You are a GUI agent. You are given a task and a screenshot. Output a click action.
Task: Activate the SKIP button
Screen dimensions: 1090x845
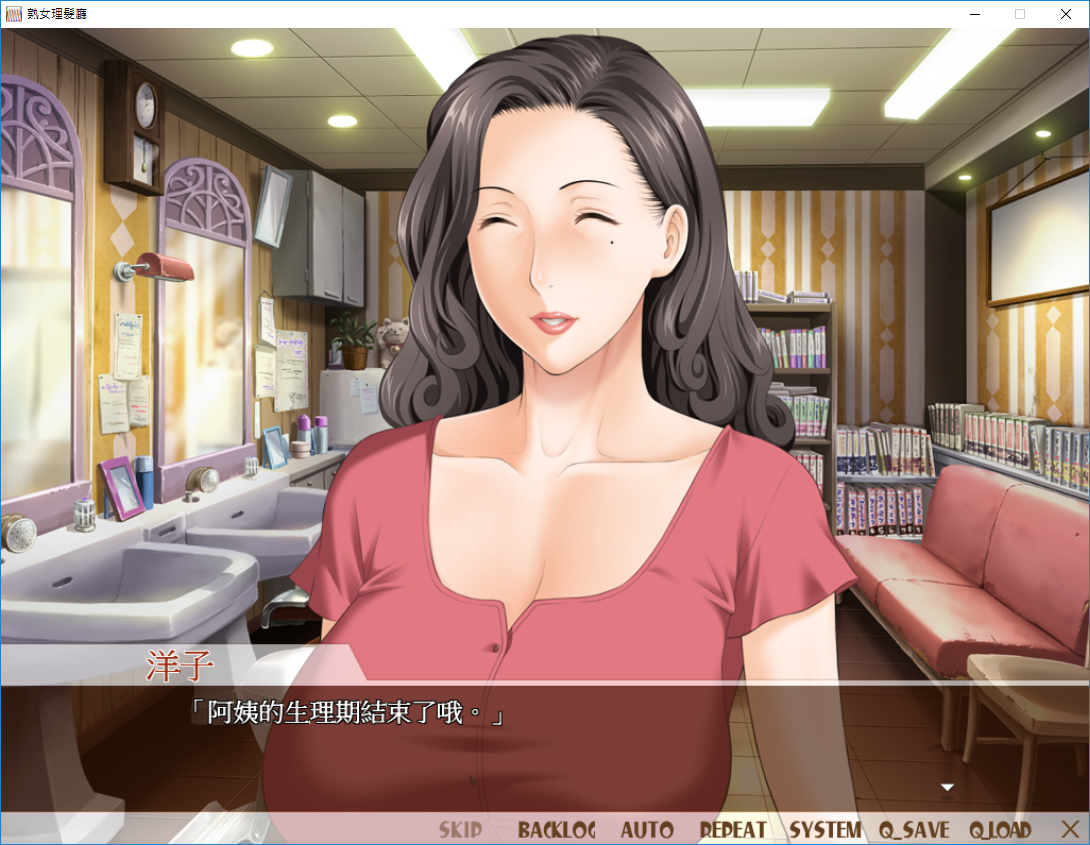(460, 830)
